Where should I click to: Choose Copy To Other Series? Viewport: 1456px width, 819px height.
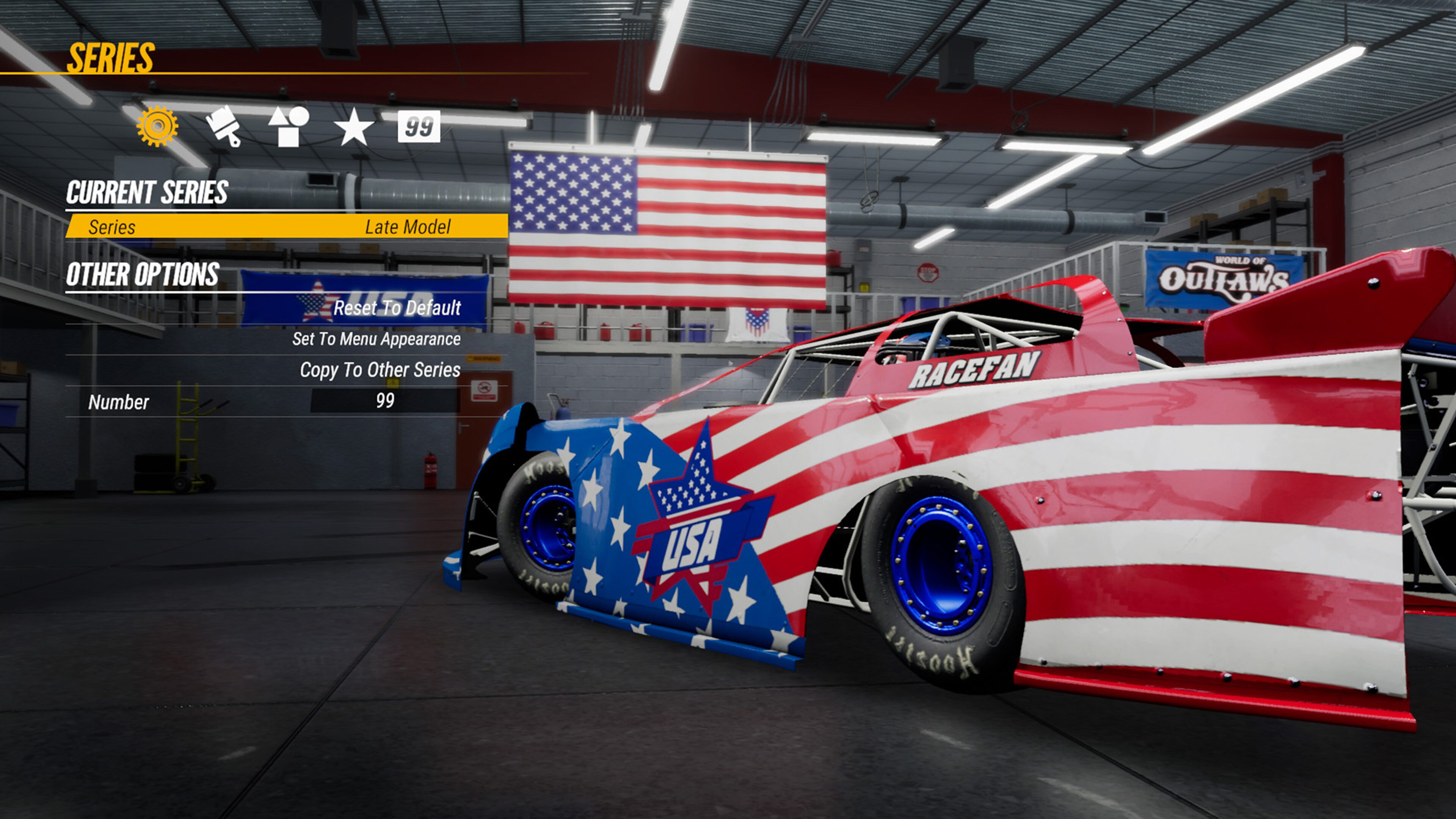pyautogui.click(x=380, y=370)
